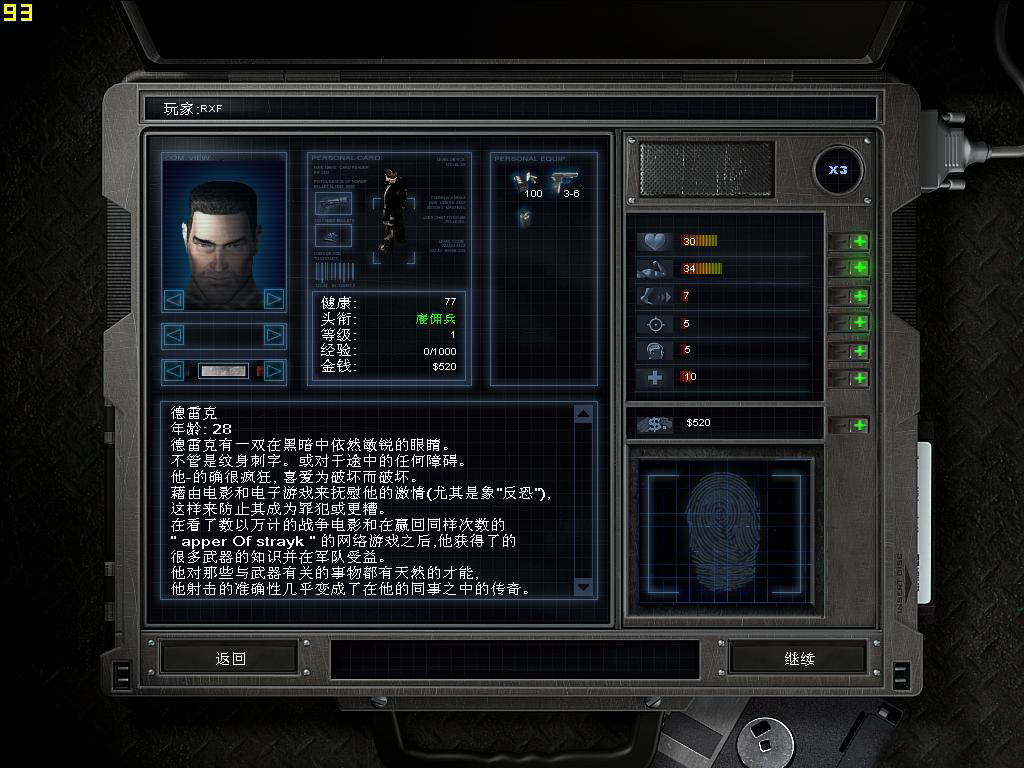Click the player name field showing RXF
1024x768 pixels.
coord(510,108)
